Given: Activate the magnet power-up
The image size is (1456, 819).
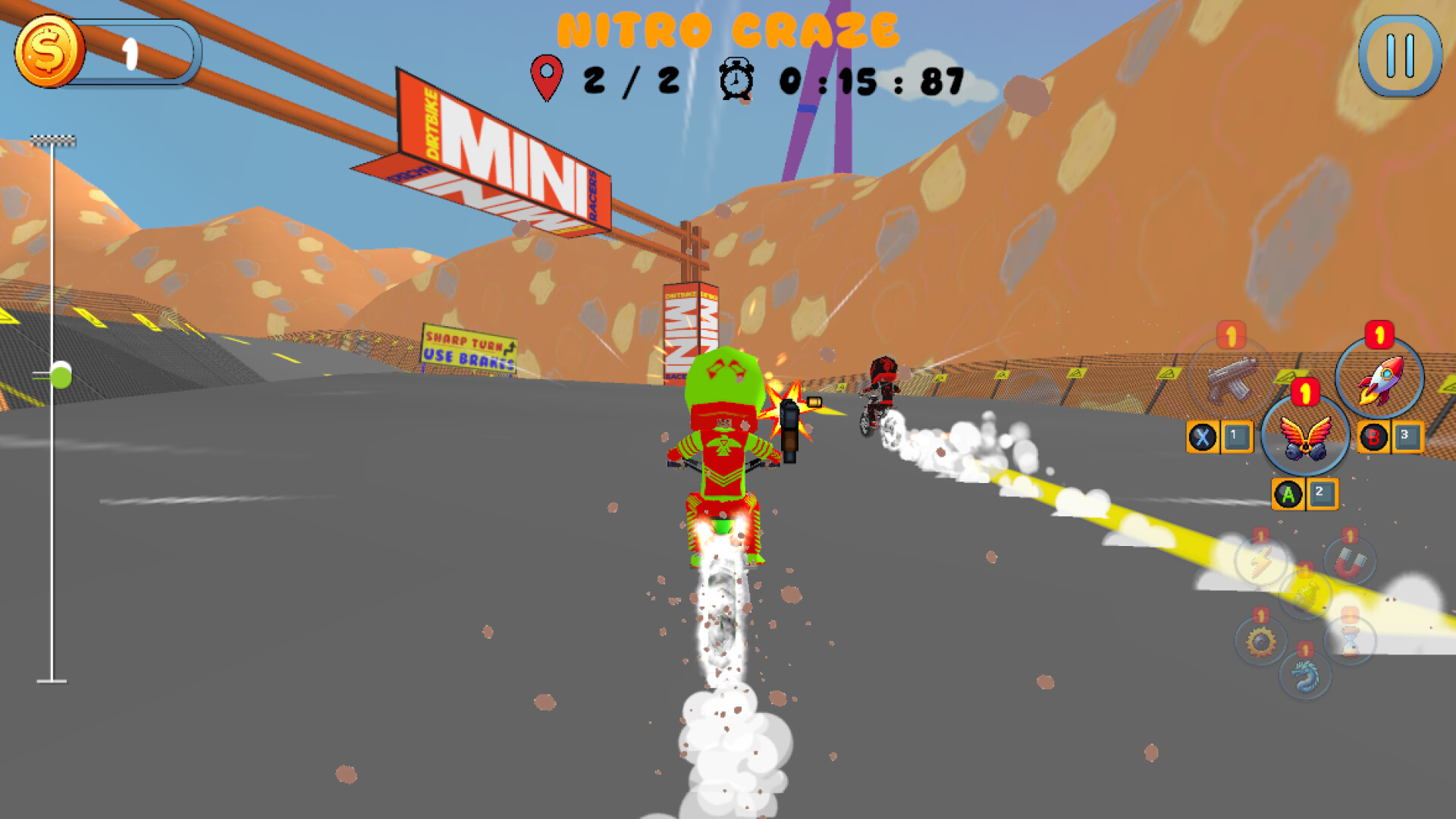Looking at the screenshot, I should tap(1349, 561).
